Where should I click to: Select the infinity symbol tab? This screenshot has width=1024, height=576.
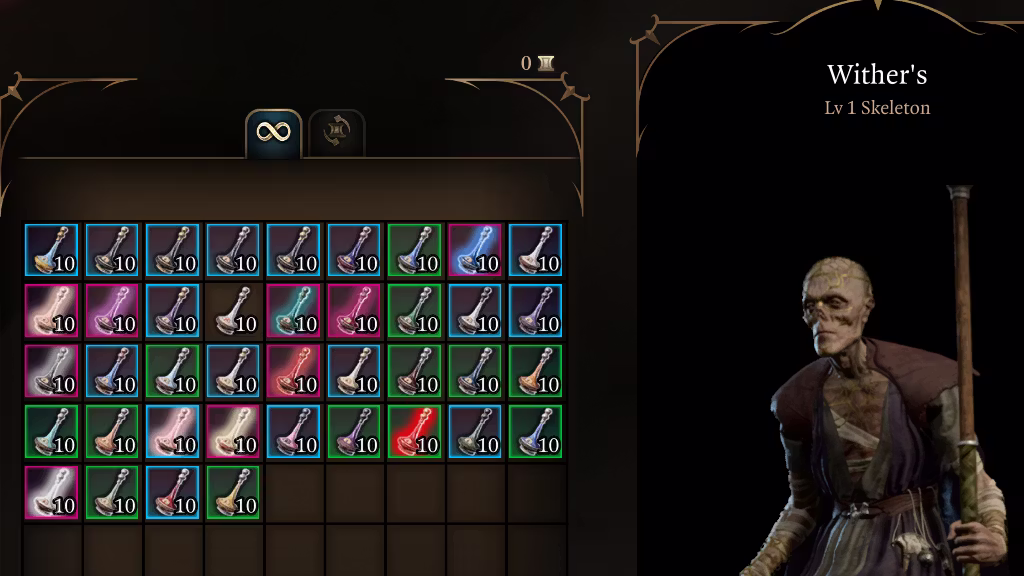[x=273, y=132]
